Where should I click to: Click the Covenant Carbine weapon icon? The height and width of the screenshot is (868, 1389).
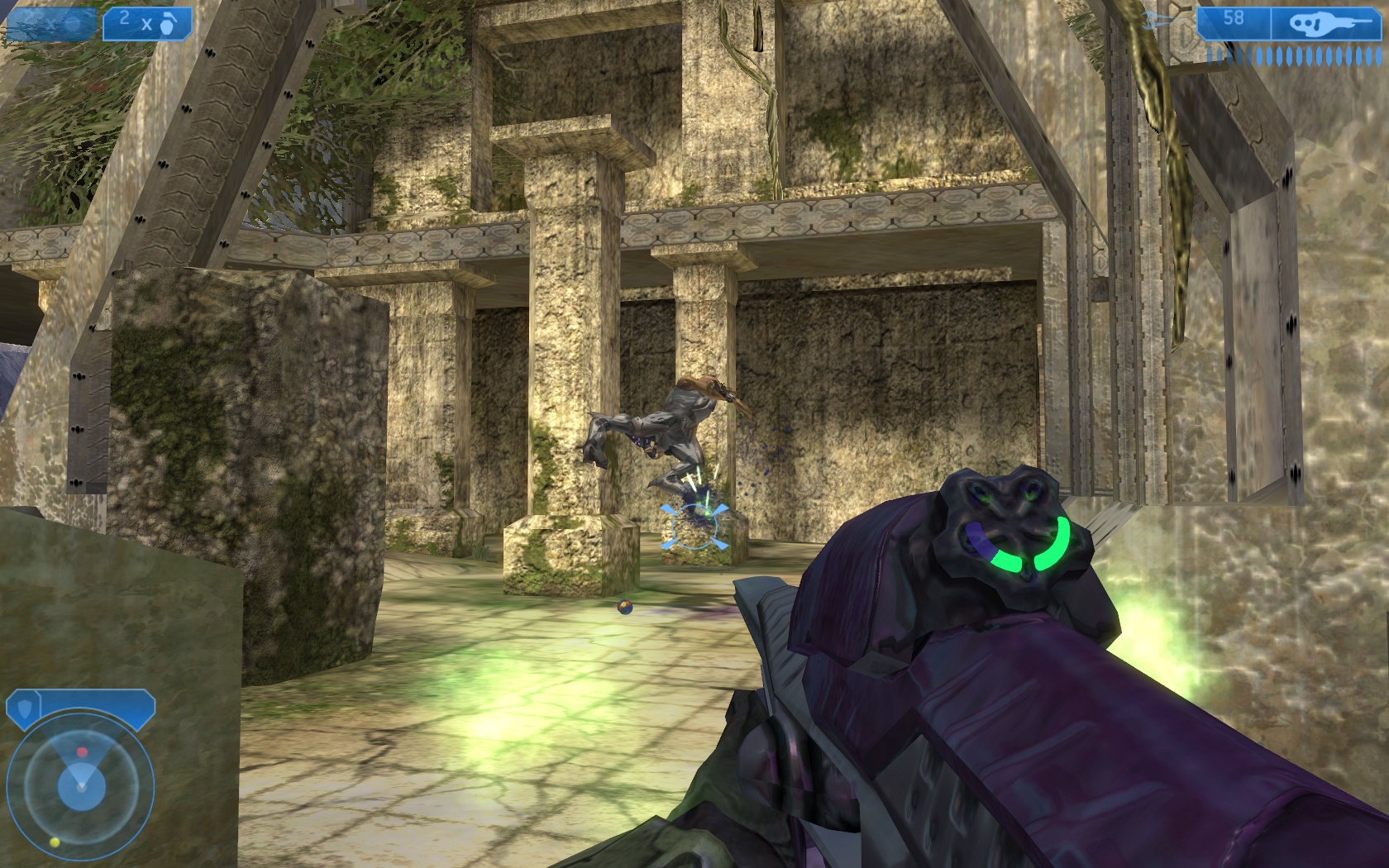click(x=1320, y=24)
